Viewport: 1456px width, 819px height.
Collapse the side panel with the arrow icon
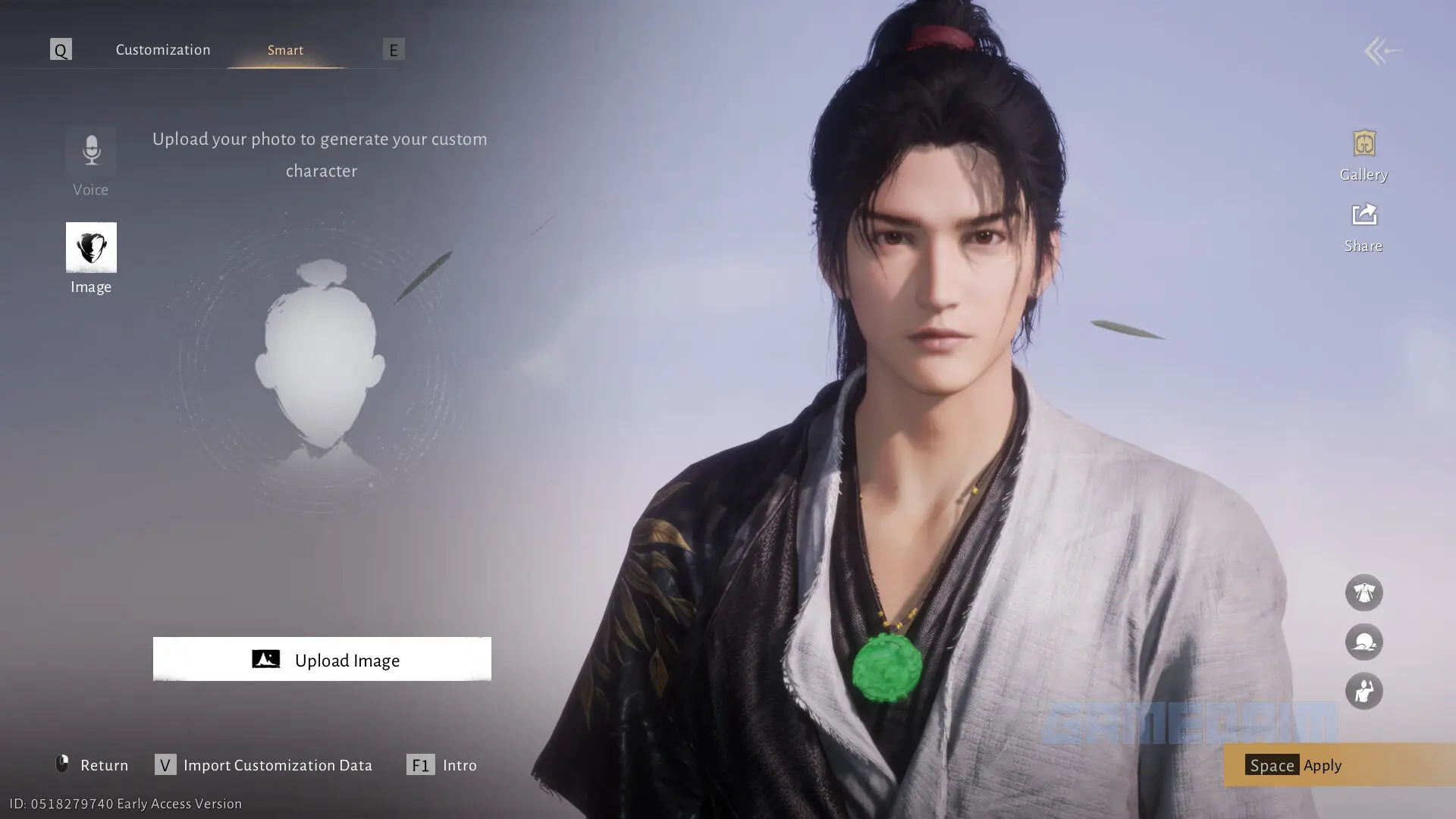tap(1382, 51)
